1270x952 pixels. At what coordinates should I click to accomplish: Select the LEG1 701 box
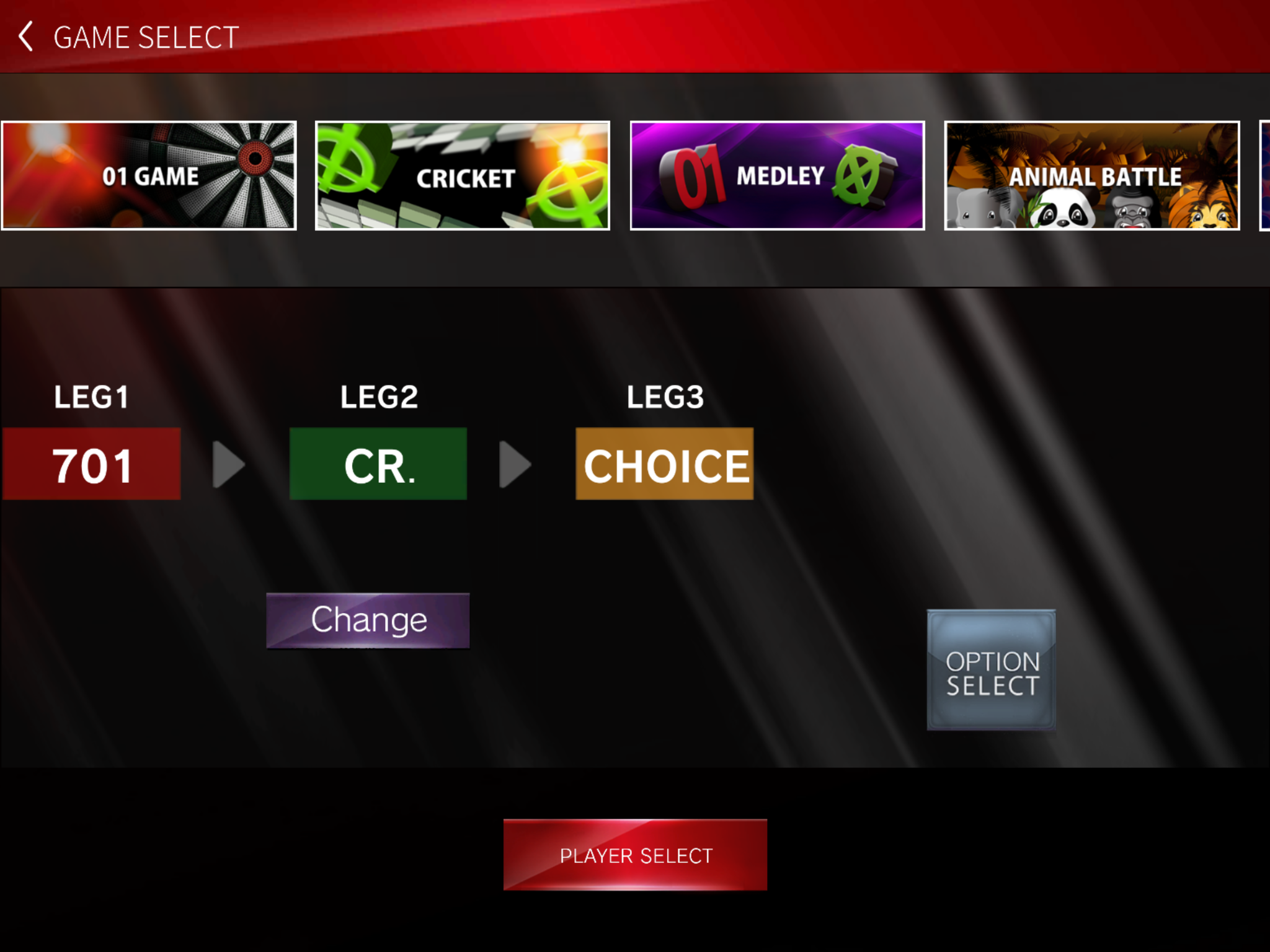coord(92,464)
